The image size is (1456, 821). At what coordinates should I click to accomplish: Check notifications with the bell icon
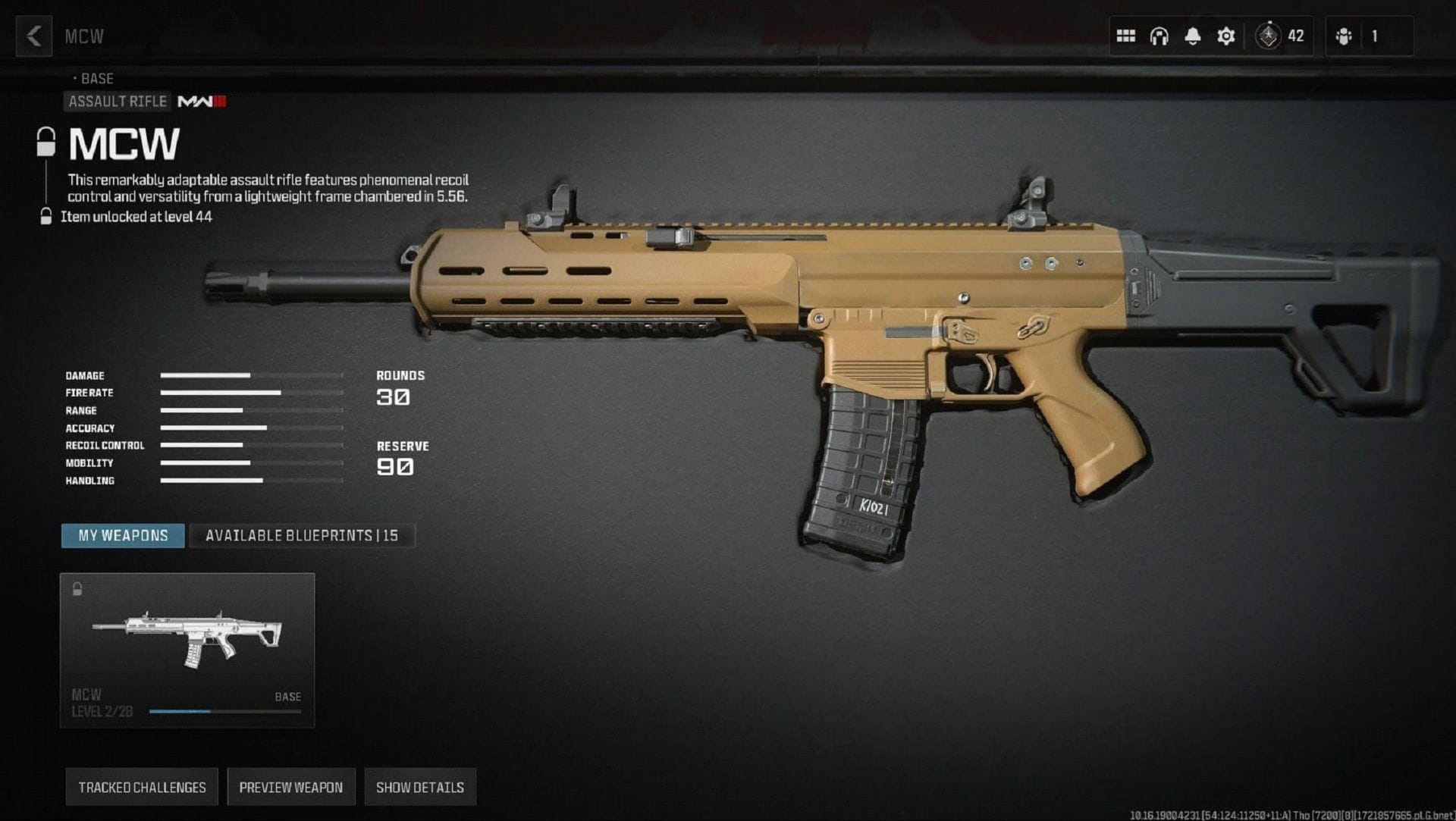pos(1194,36)
